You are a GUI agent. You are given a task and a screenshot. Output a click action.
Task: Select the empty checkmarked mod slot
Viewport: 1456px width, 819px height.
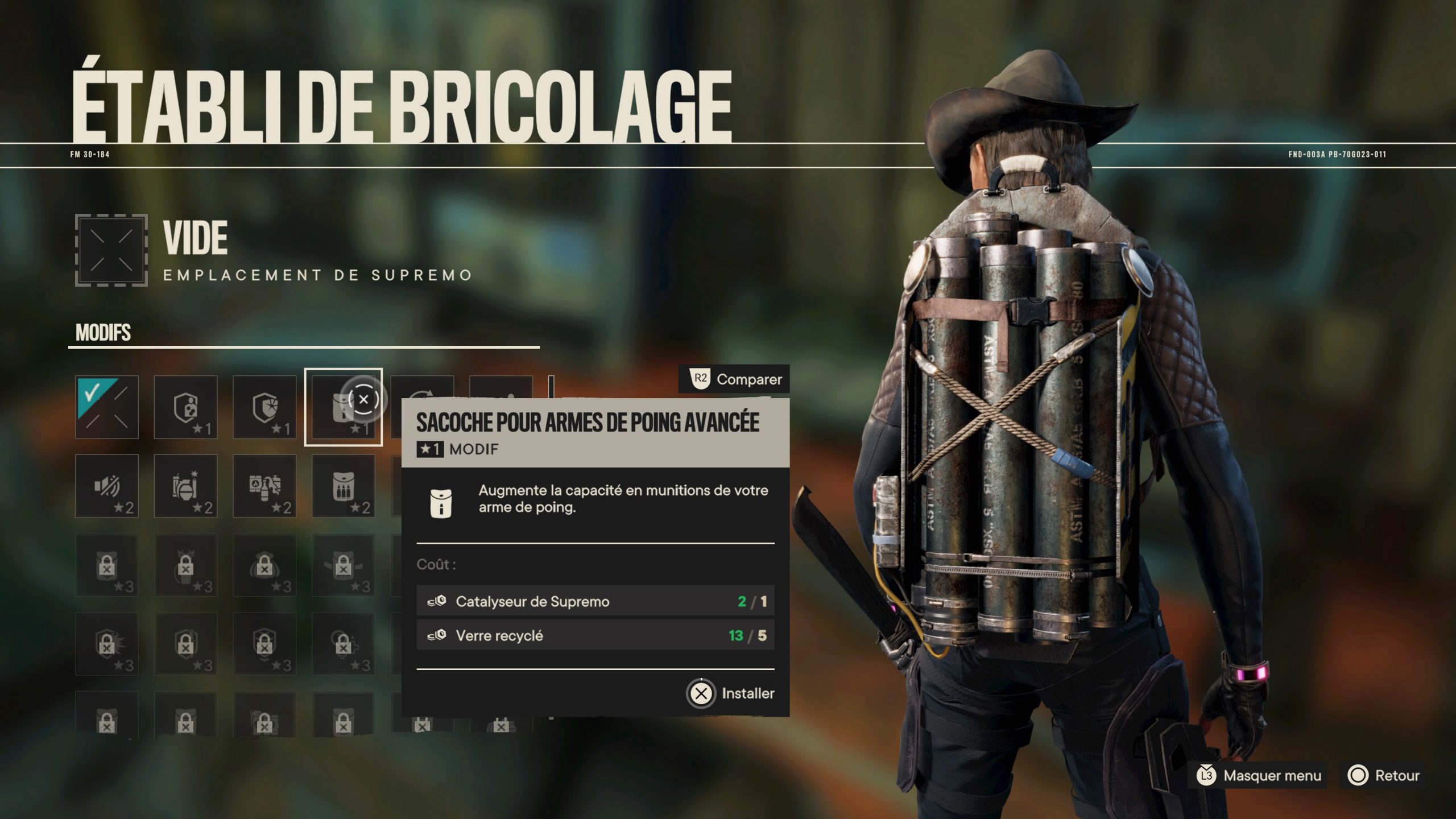click(x=107, y=407)
